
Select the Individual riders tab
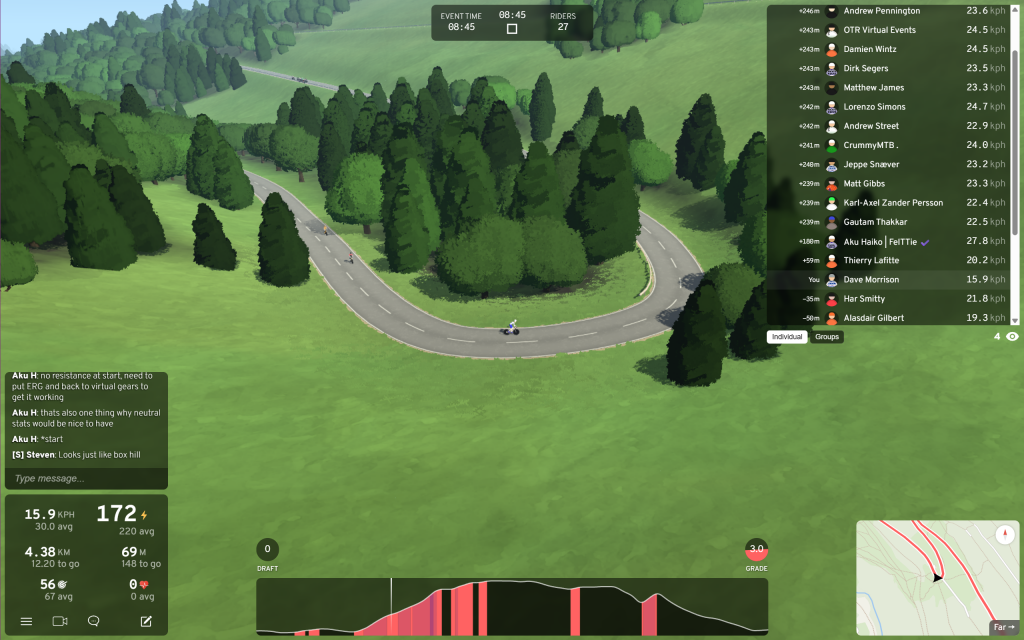tap(787, 337)
